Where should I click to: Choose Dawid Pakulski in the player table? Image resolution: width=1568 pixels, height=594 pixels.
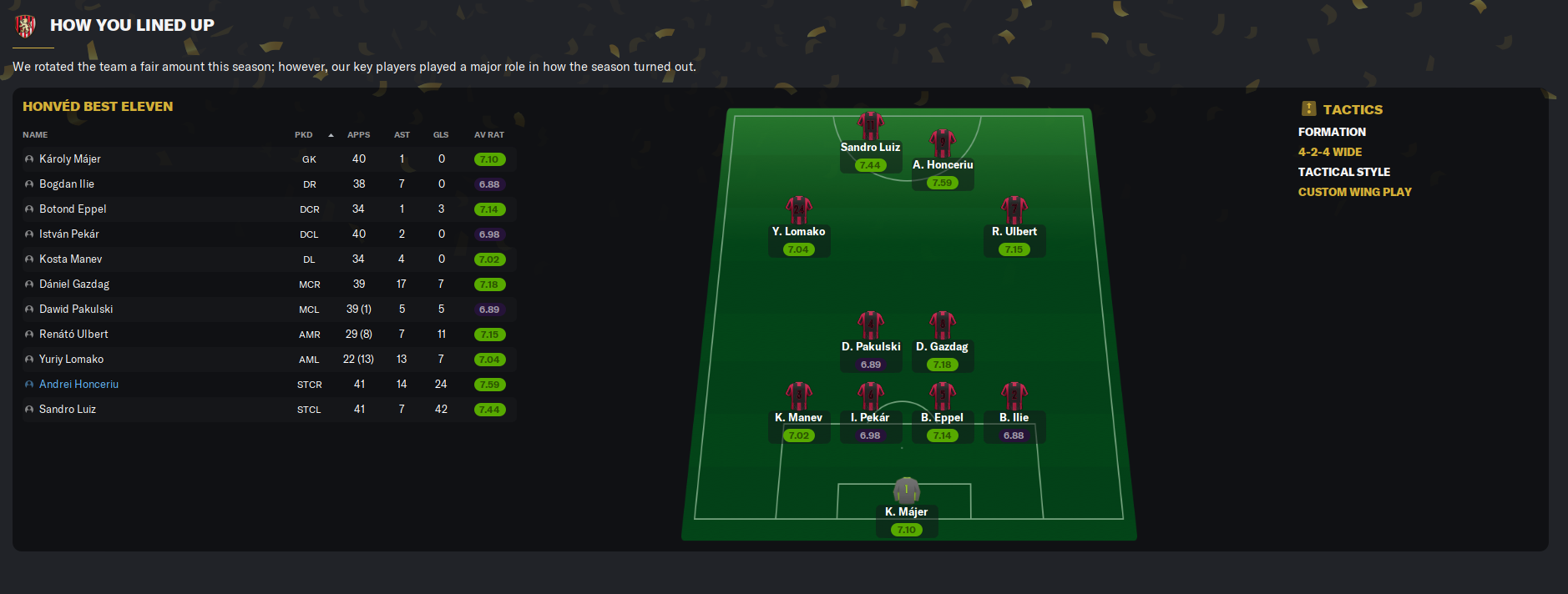click(76, 310)
